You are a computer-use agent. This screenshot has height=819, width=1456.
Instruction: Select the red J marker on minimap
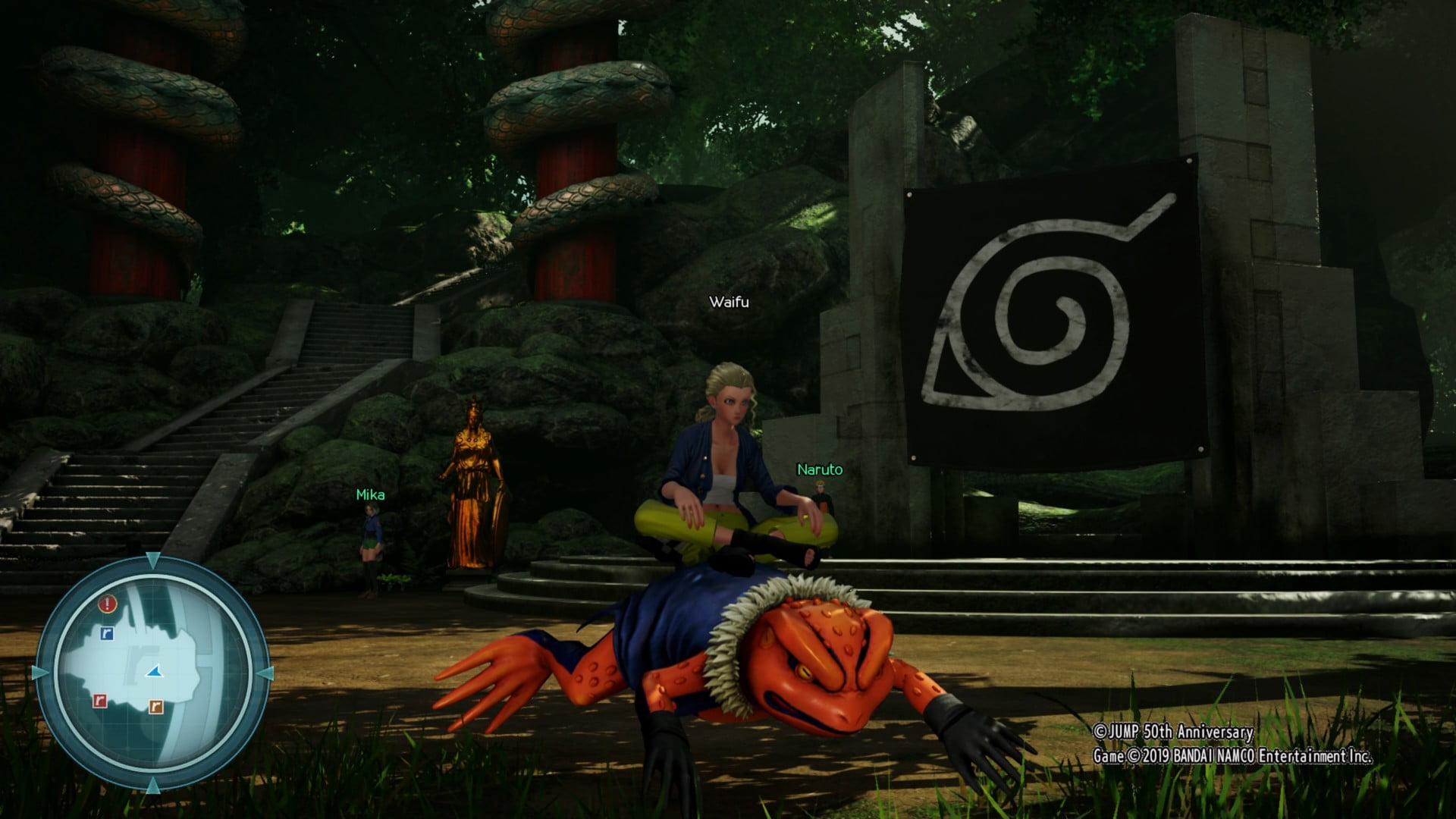99,701
